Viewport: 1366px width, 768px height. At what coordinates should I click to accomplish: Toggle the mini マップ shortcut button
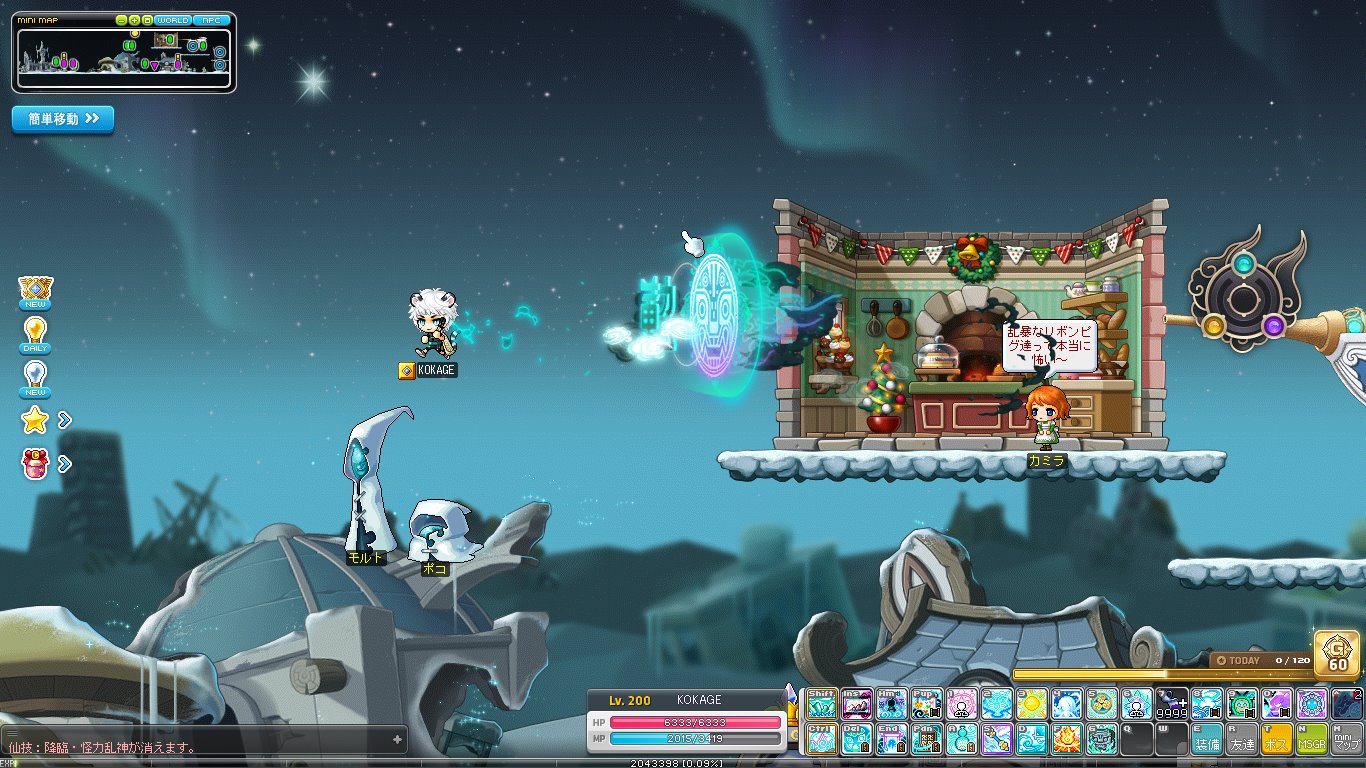[1346, 740]
